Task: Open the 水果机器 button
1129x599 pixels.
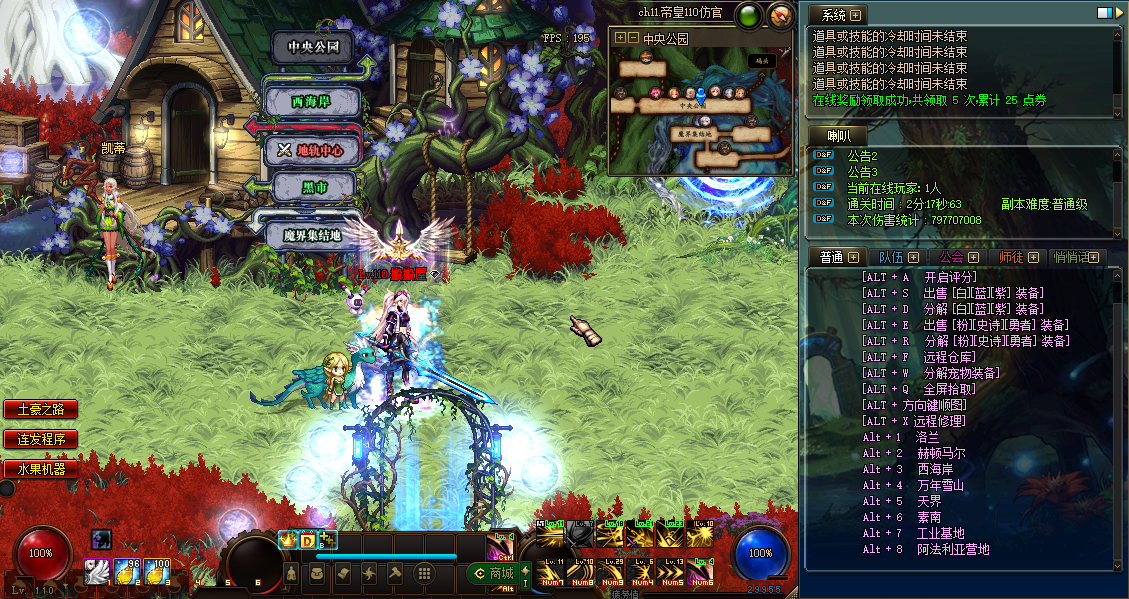Action: [40, 468]
